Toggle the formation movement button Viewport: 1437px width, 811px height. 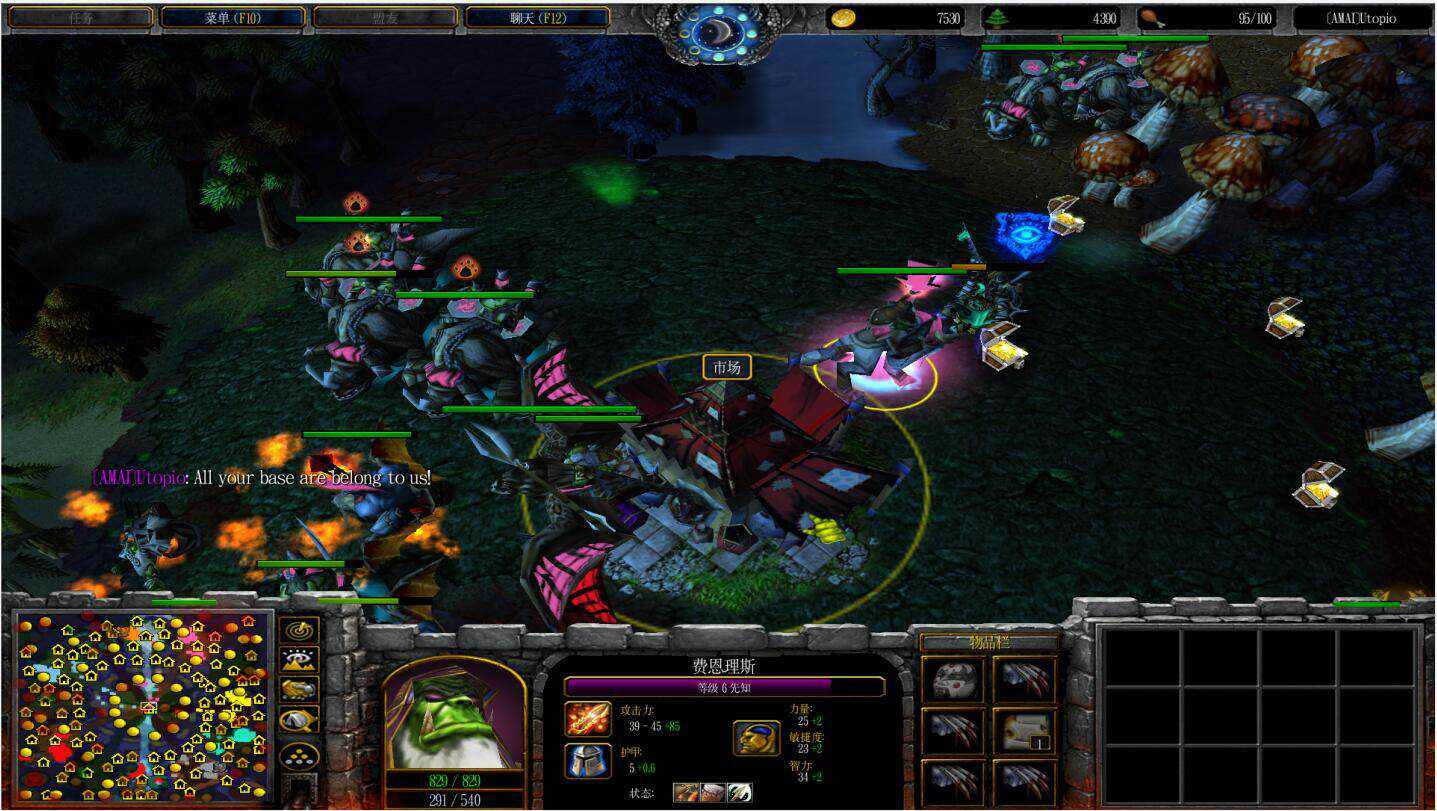[x=299, y=756]
